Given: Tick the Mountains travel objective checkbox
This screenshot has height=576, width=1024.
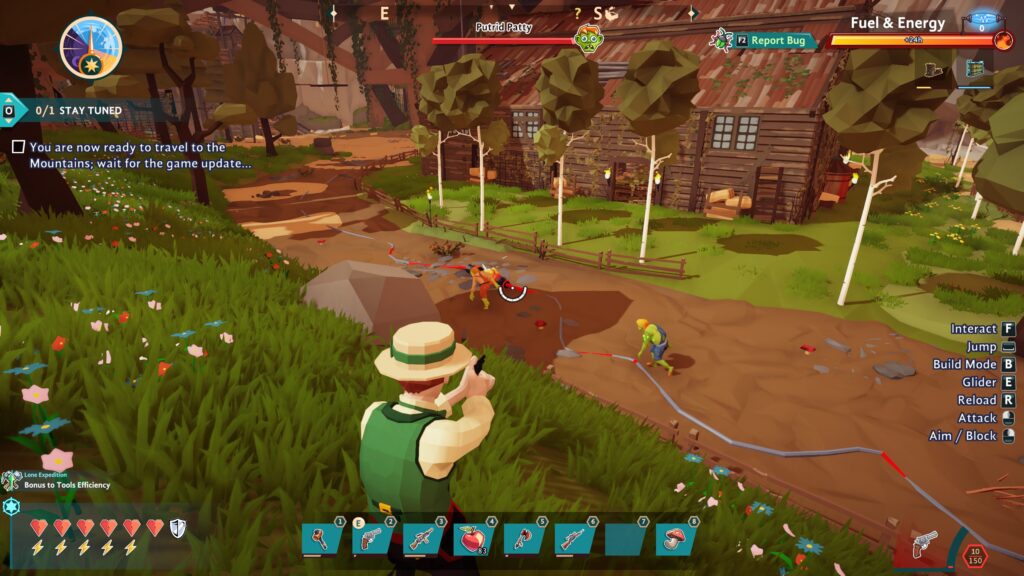Looking at the screenshot, I should point(18,147).
